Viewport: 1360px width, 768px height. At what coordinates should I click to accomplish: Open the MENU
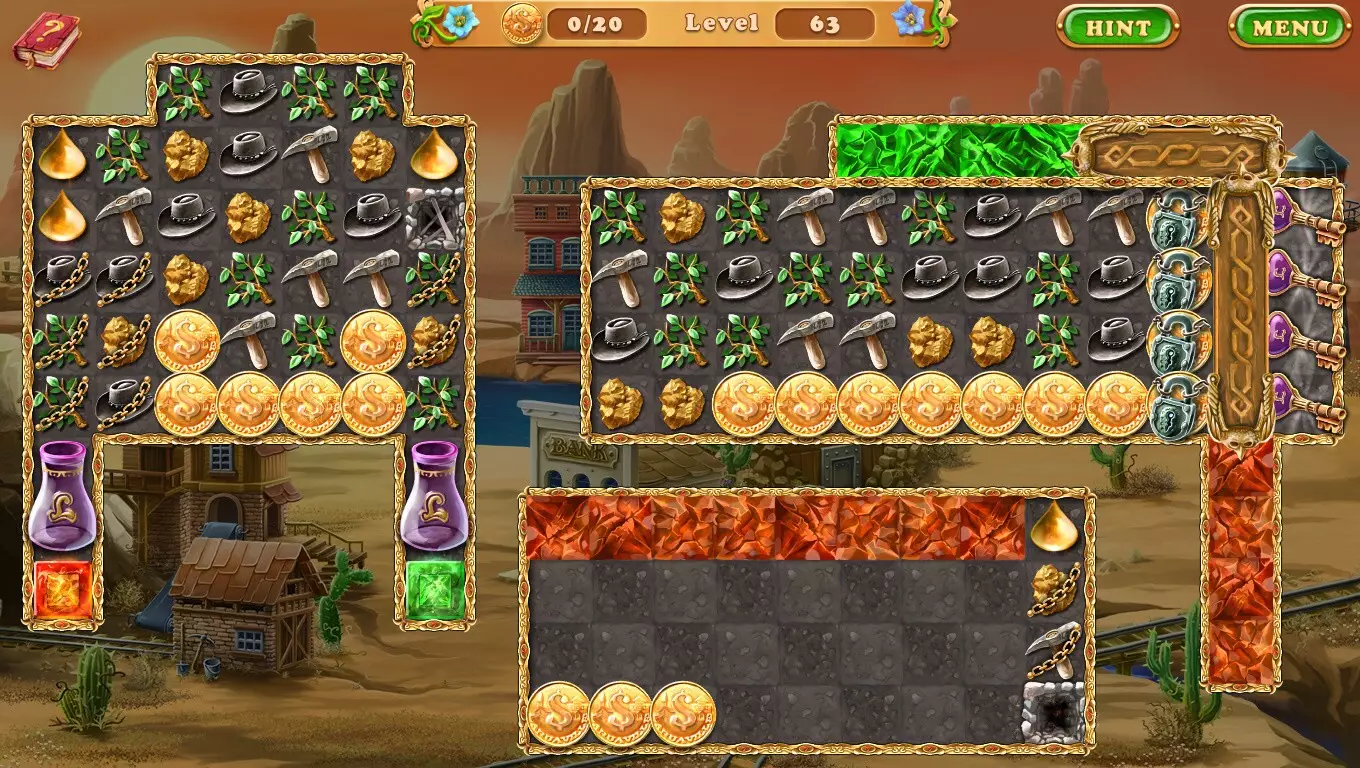1289,27
